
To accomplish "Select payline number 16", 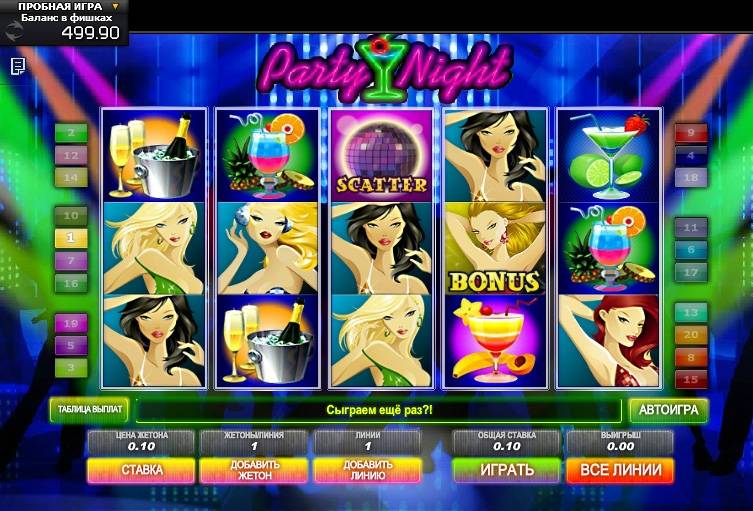I will [71, 282].
